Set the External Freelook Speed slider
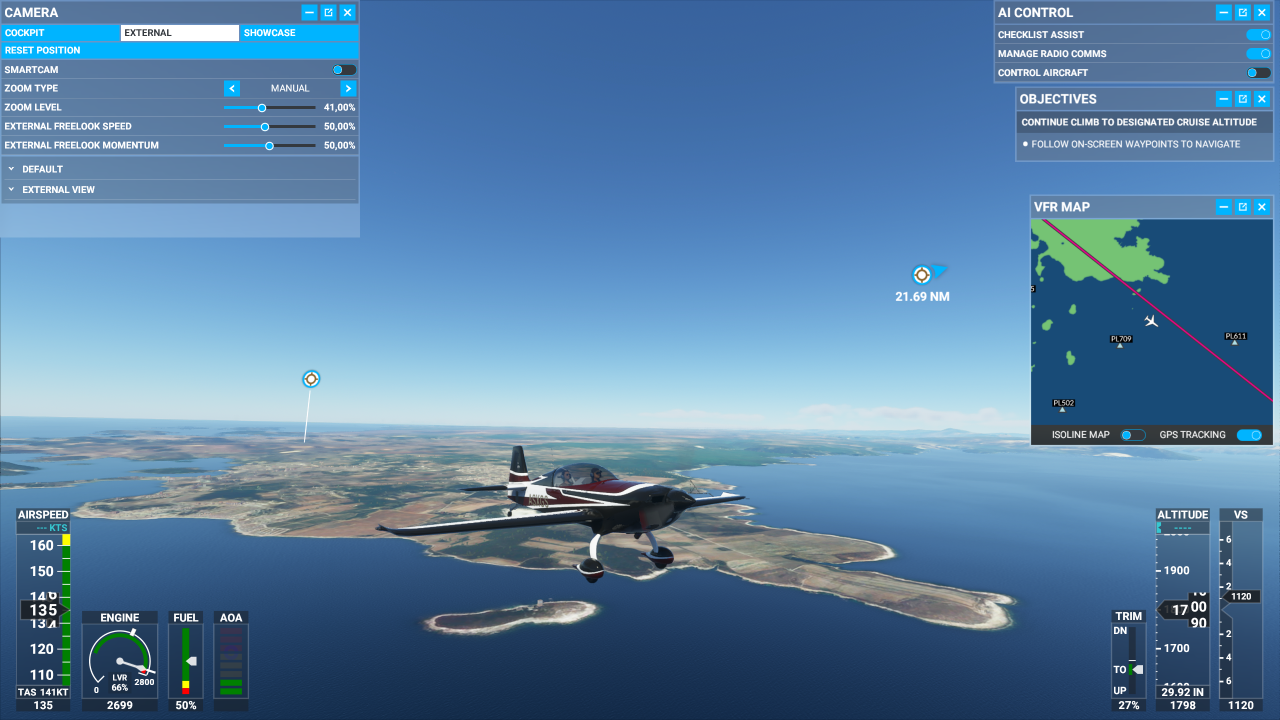 coord(265,126)
